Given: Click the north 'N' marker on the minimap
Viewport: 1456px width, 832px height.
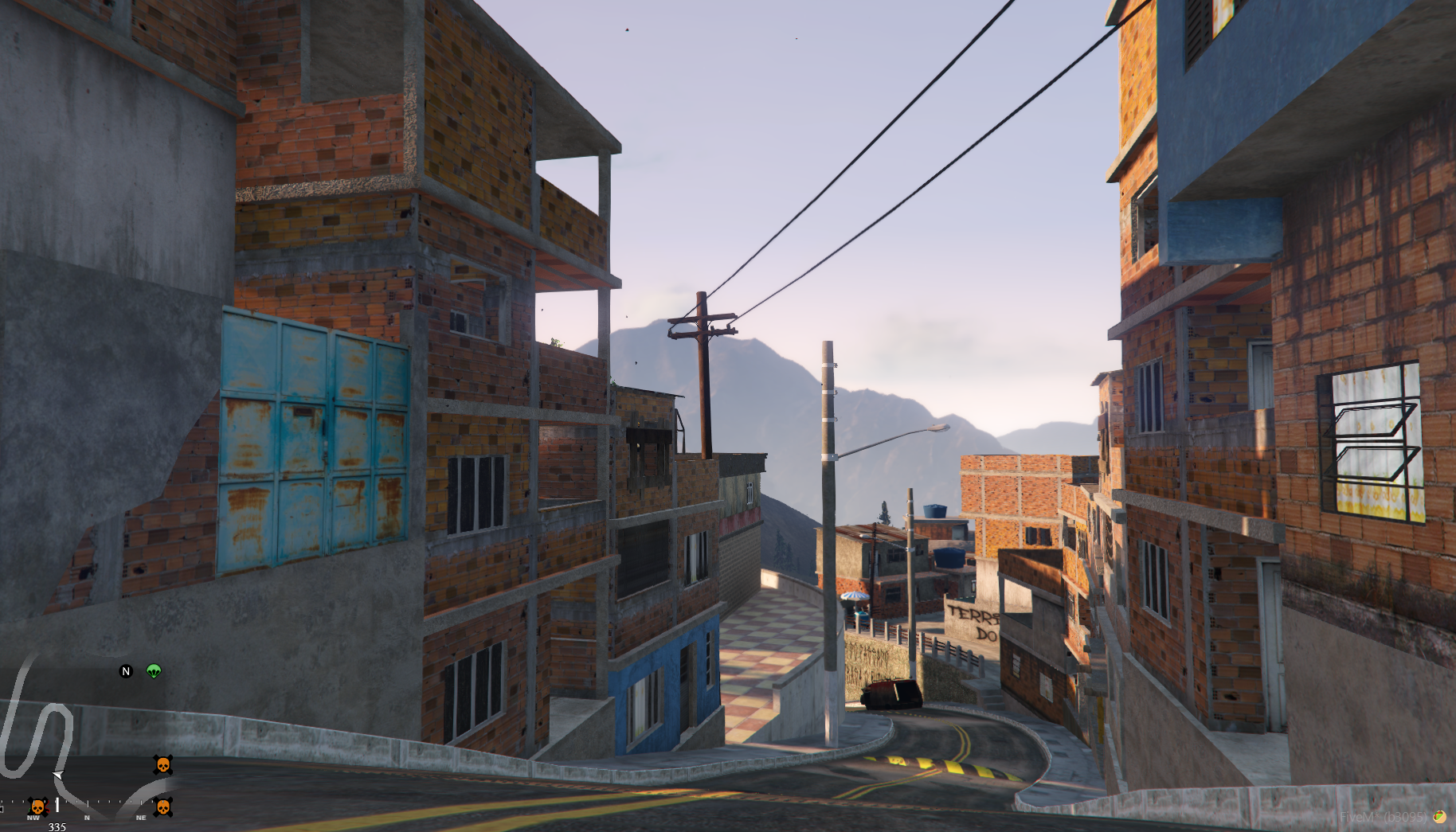Looking at the screenshot, I should [126, 671].
